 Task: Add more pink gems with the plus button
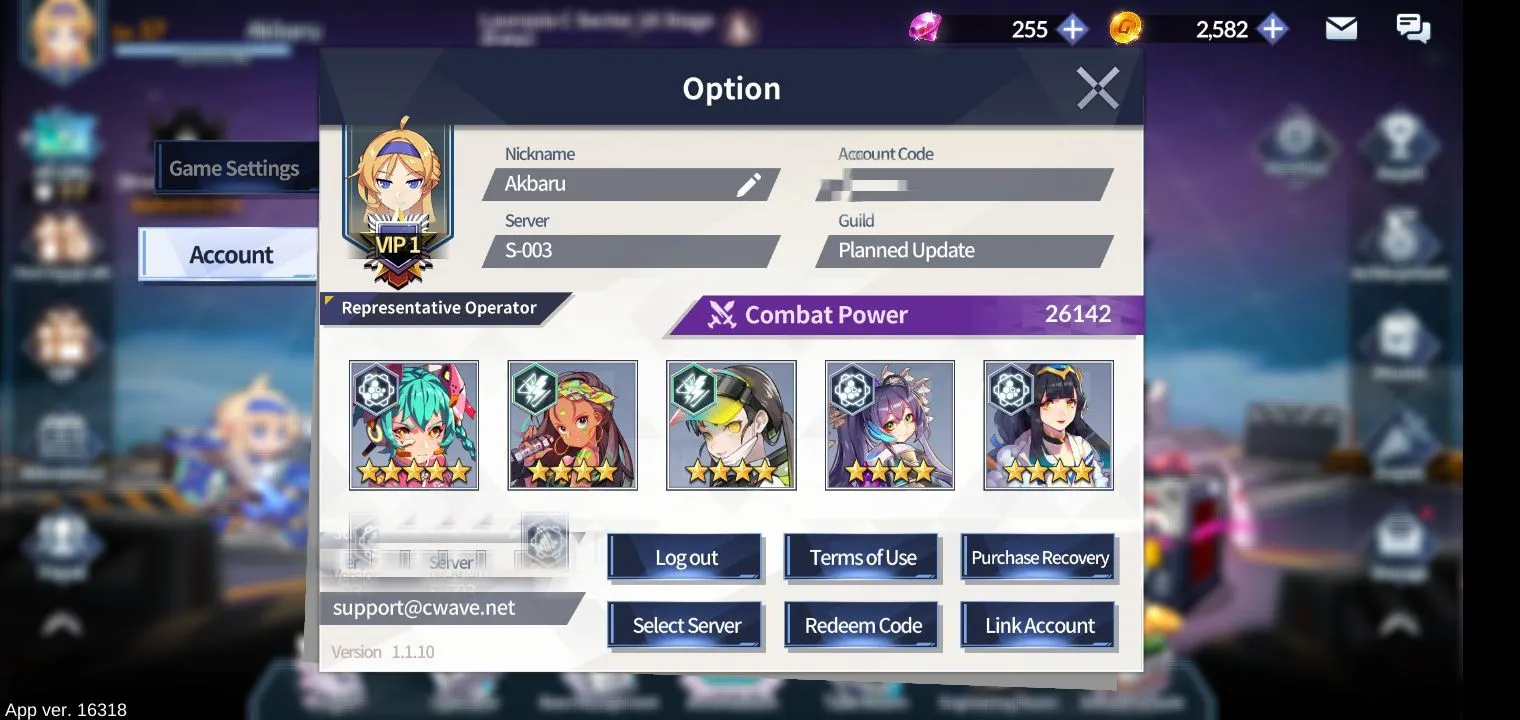pyautogui.click(x=1072, y=29)
